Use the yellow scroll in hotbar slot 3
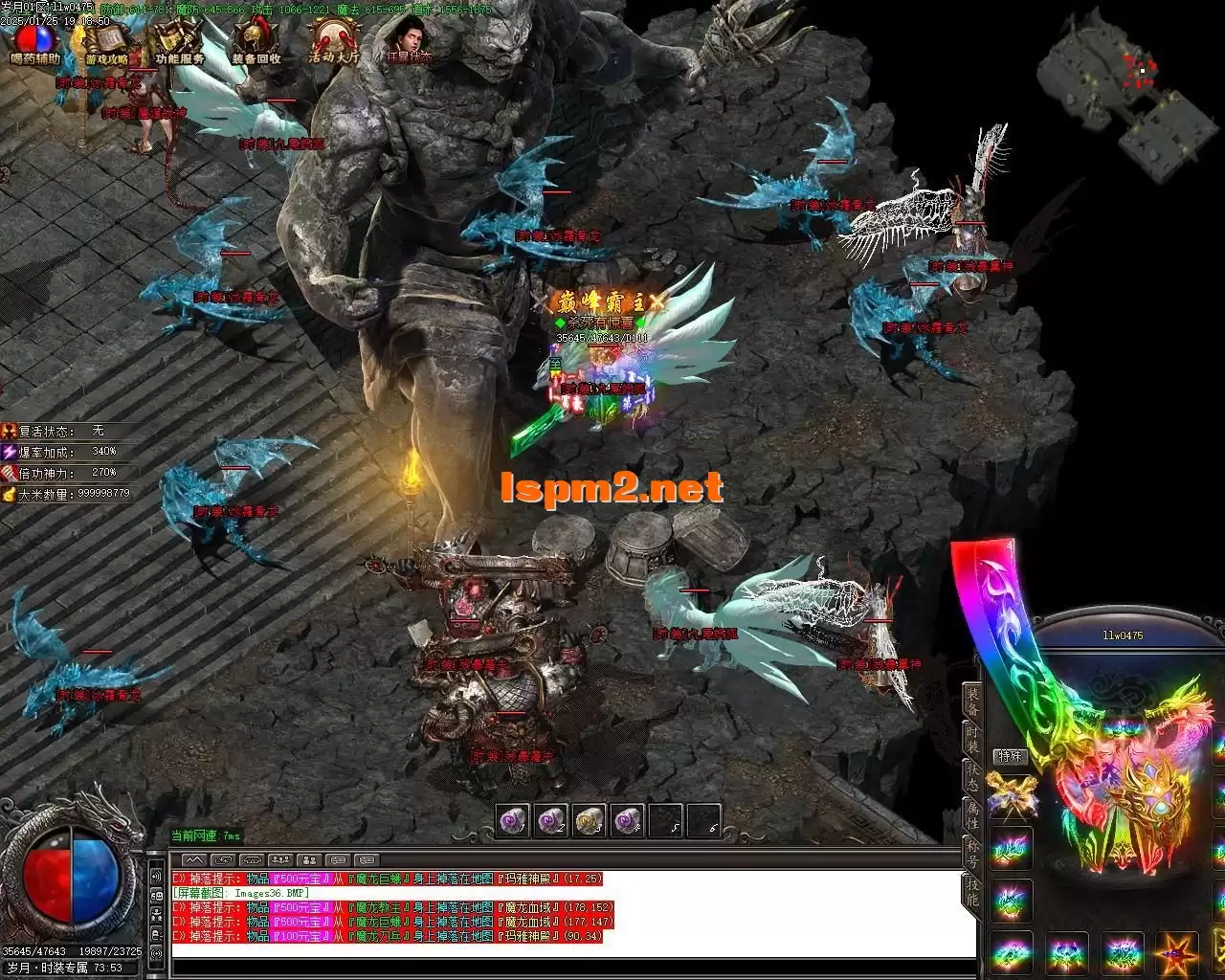 pyautogui.click(x=589, y=821)
